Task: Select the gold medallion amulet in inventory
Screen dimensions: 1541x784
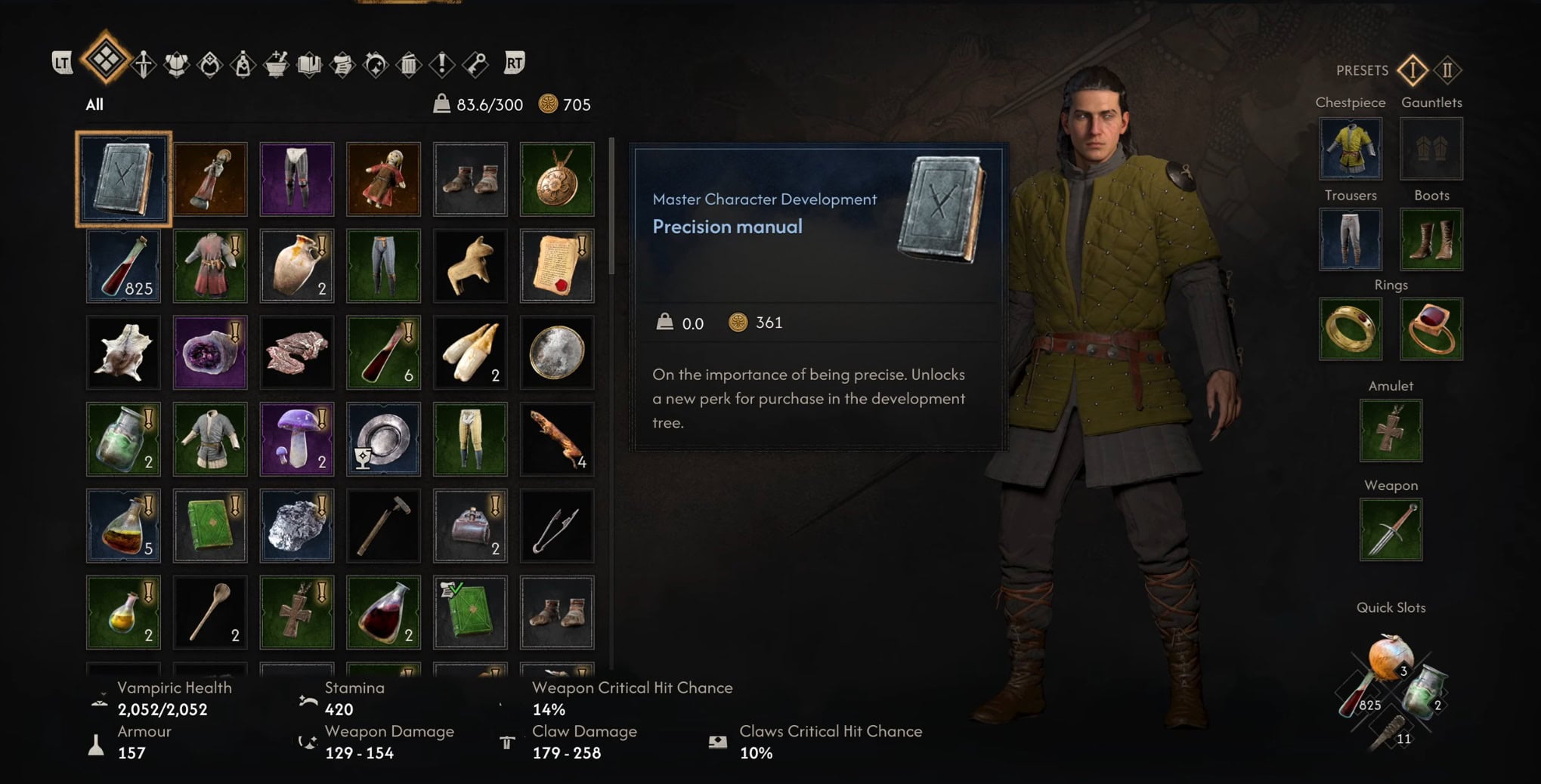Action: [557, 179]
